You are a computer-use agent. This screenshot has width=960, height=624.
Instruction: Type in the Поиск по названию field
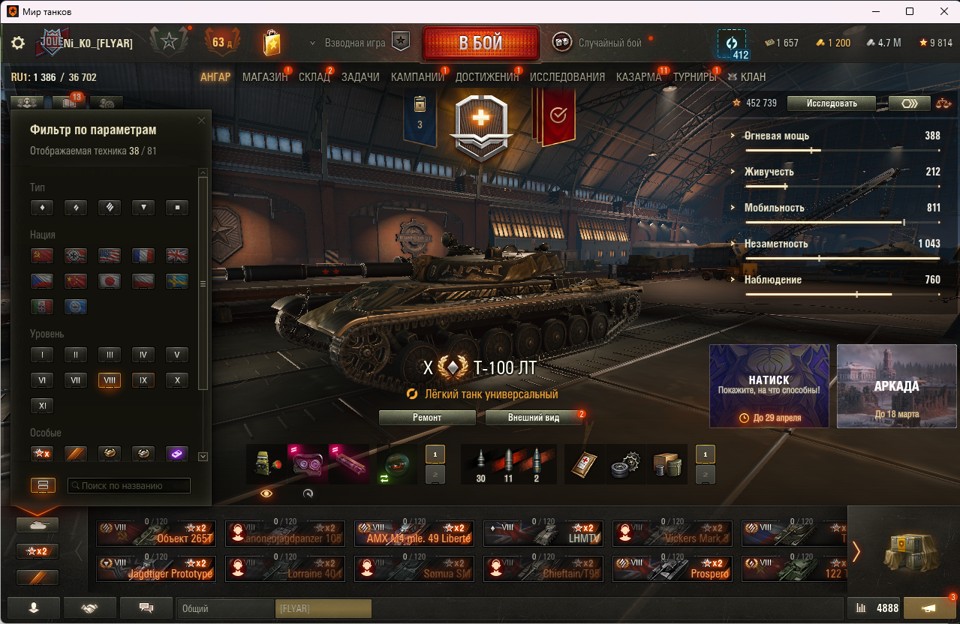(129, 486)
